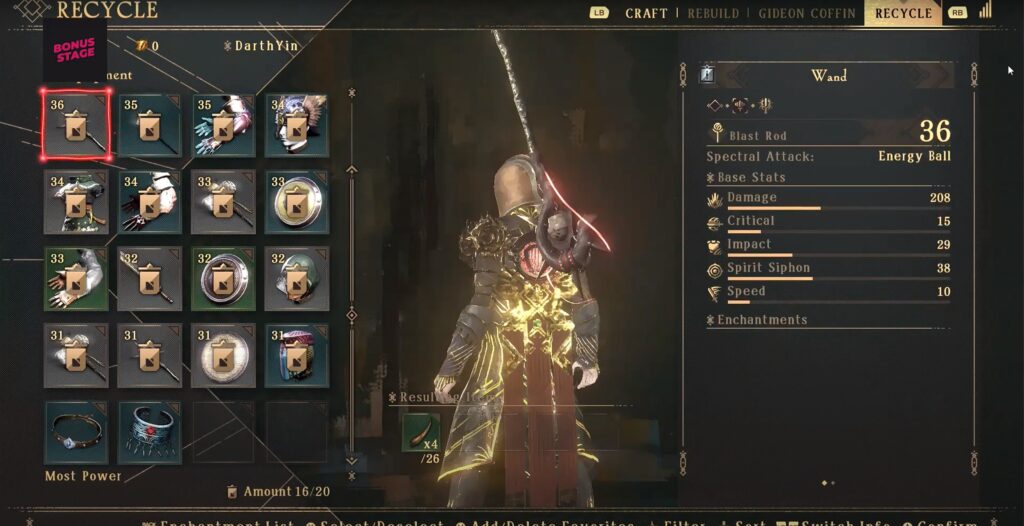Image resolution: width=1024 pixels, height=526 pixels.
Task: Switch to the Craft tab
Action: click(x=646, y=13)
